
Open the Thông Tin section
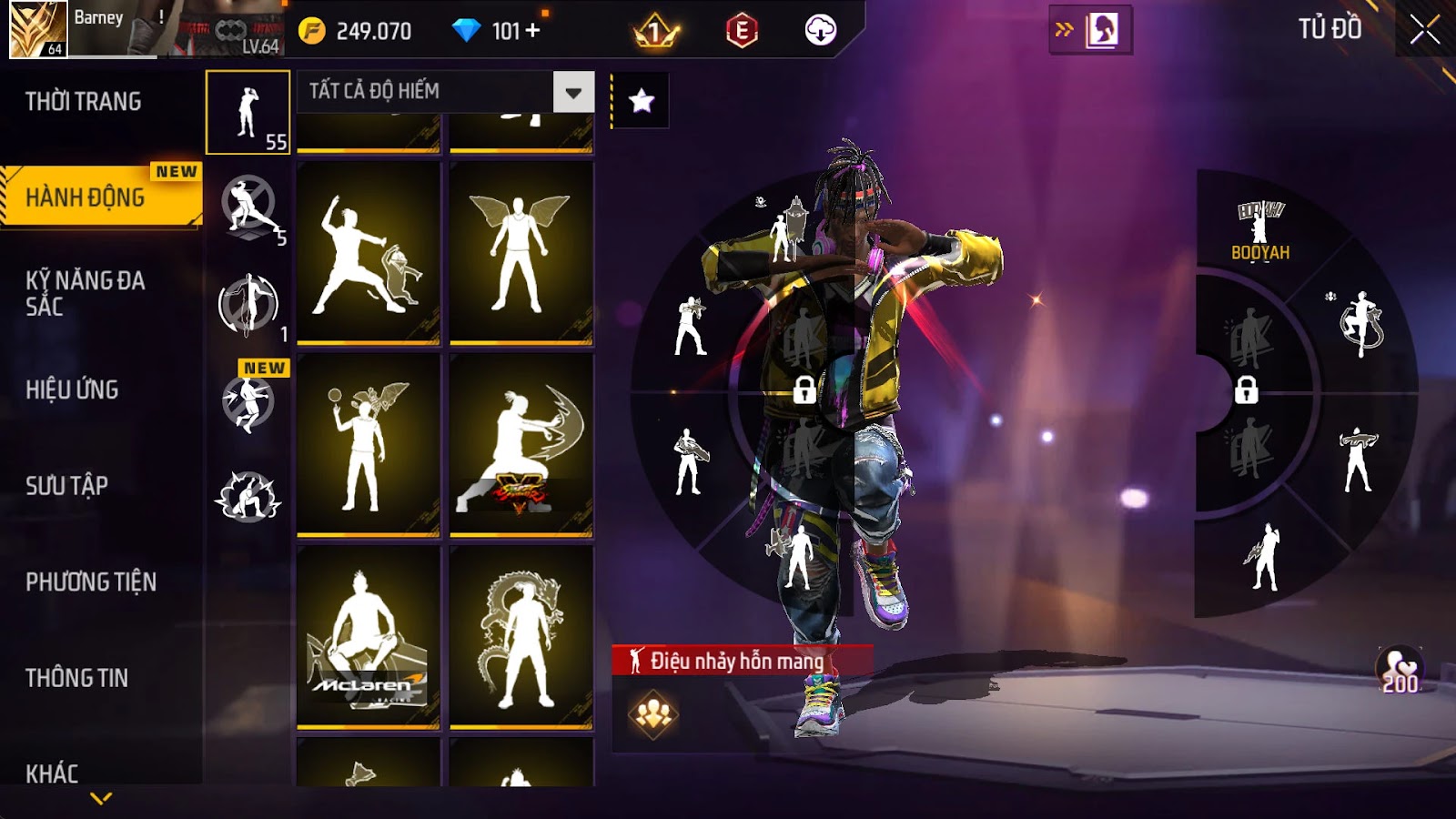(x=77, y=678)
